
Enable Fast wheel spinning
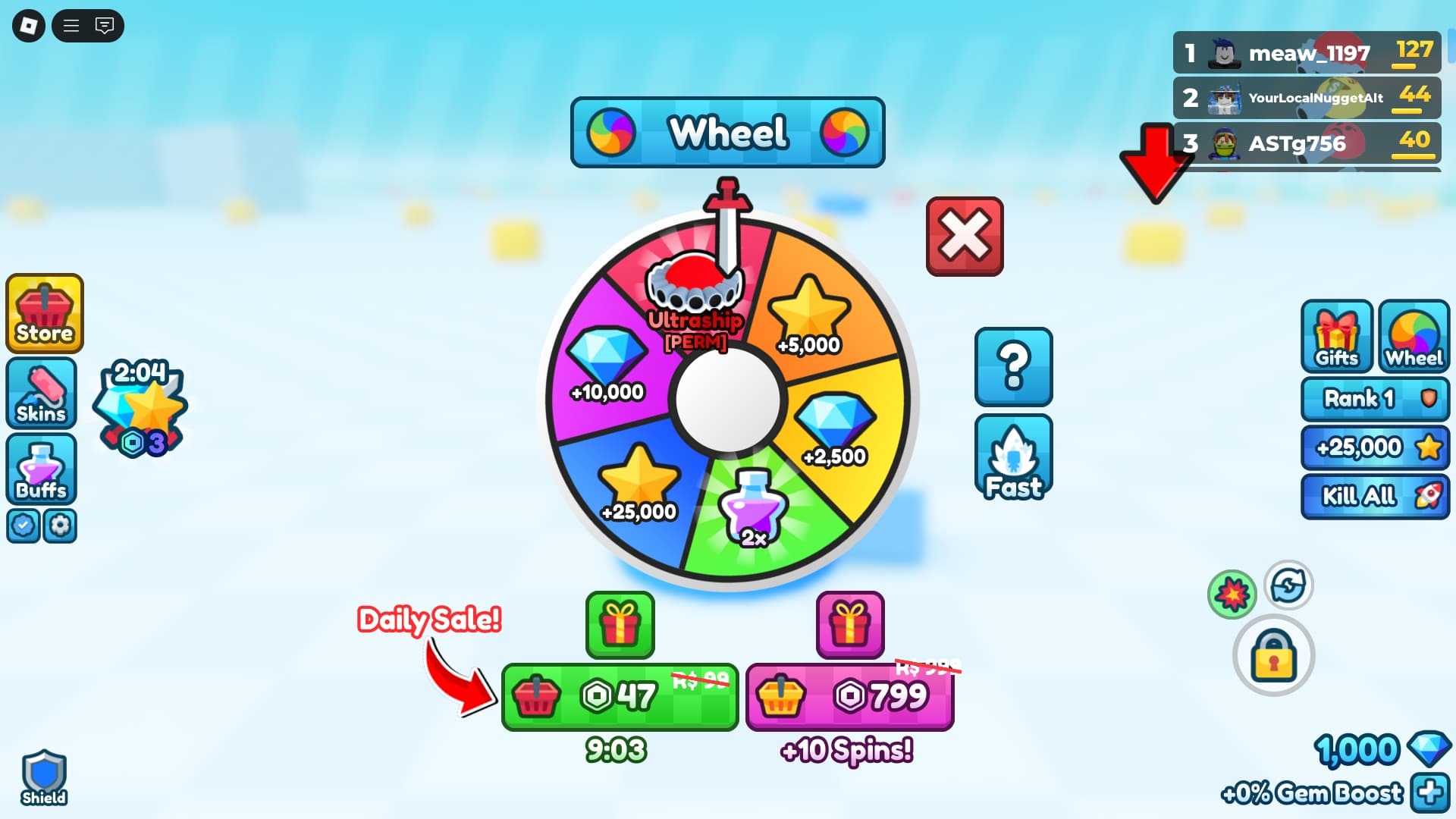1013,457
